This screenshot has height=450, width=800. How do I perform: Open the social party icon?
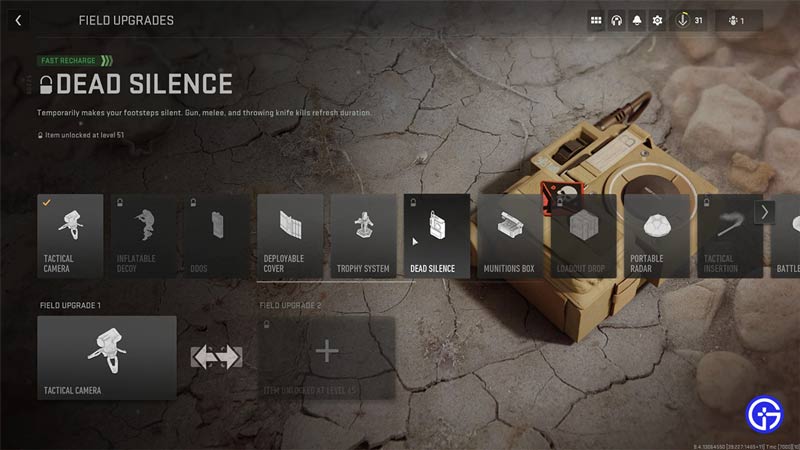[x=738, y=20]
